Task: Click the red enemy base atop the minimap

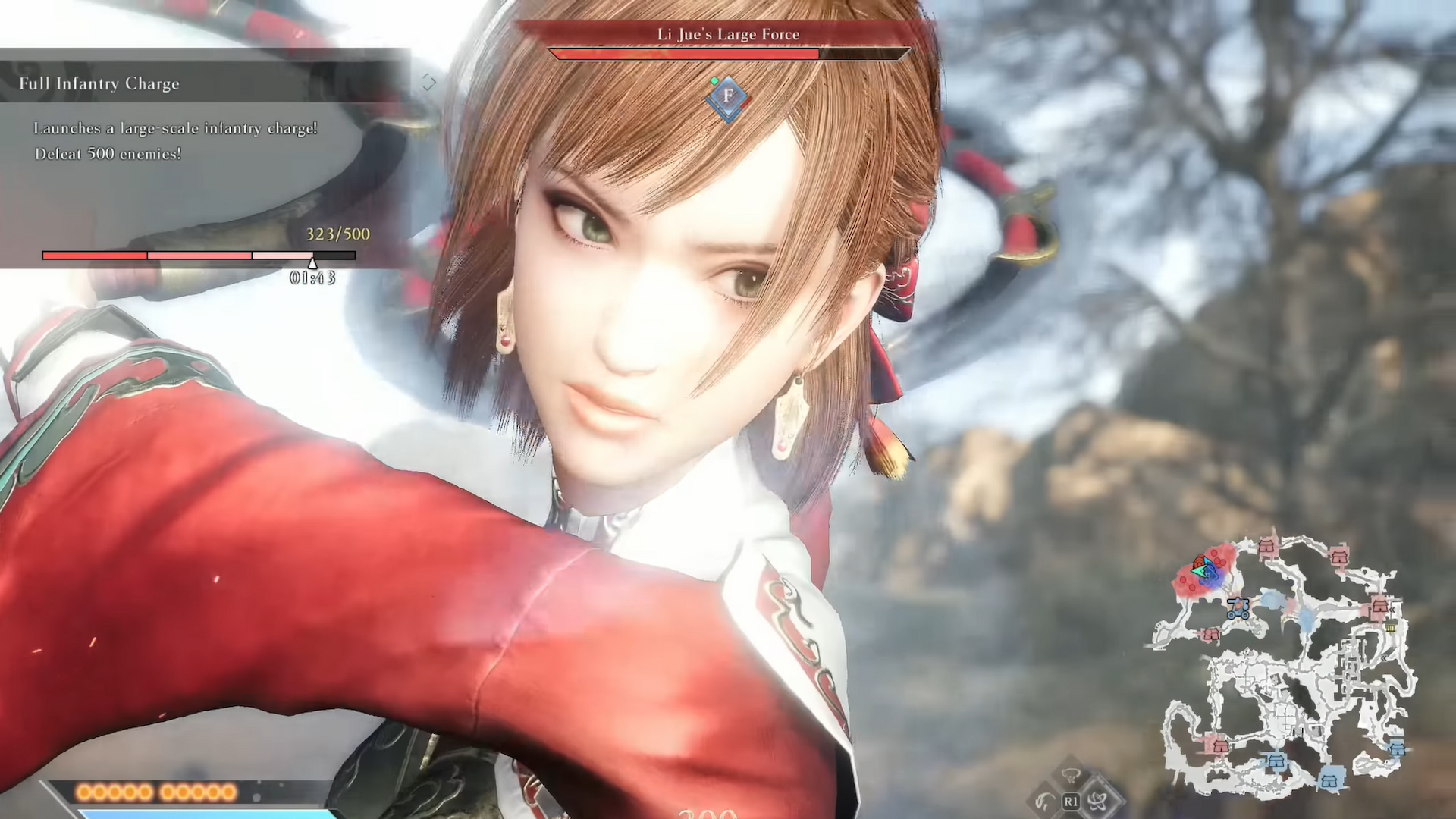Action: pos(1266,545)
